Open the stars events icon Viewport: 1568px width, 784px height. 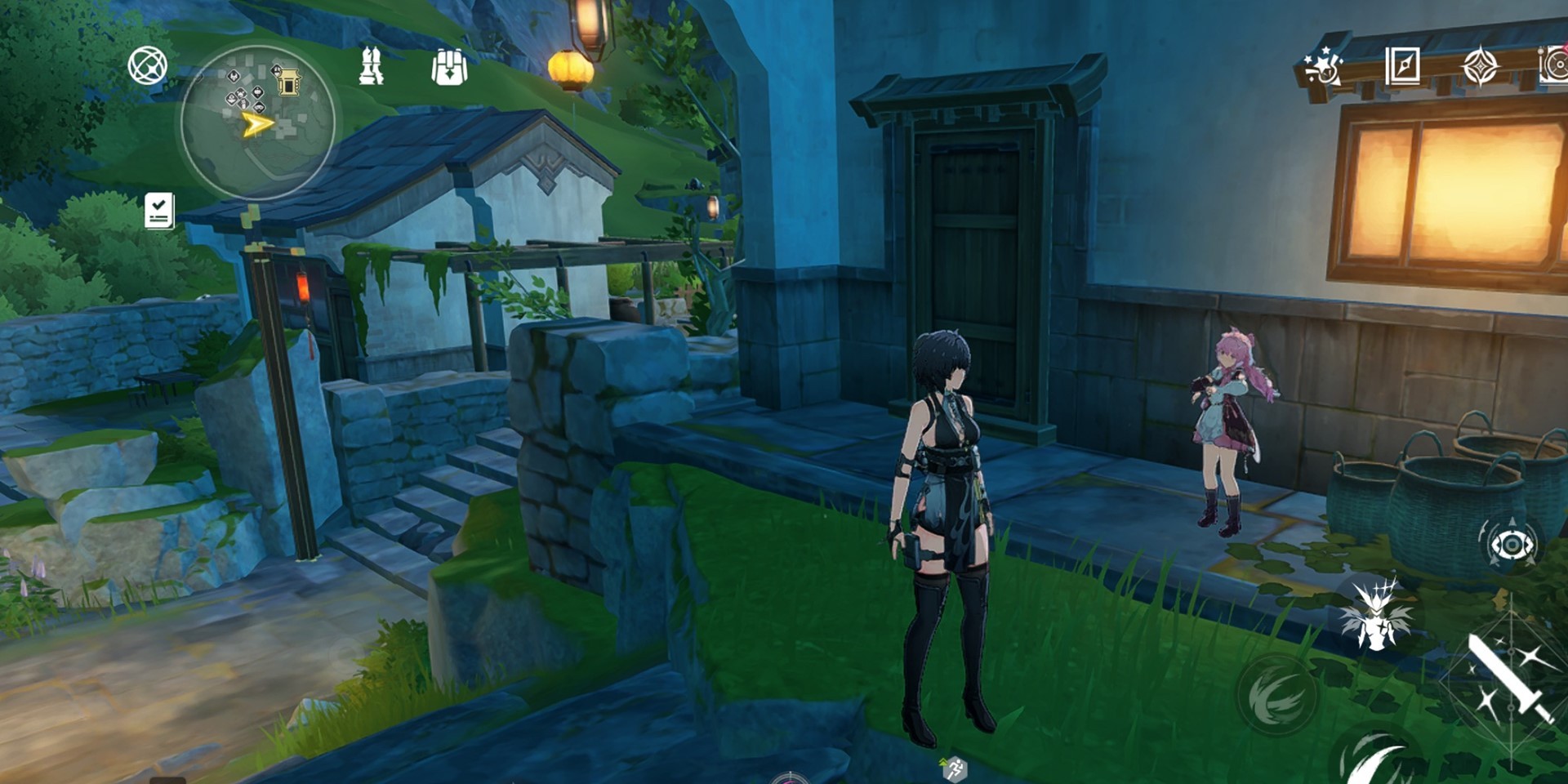(1322, 65)
